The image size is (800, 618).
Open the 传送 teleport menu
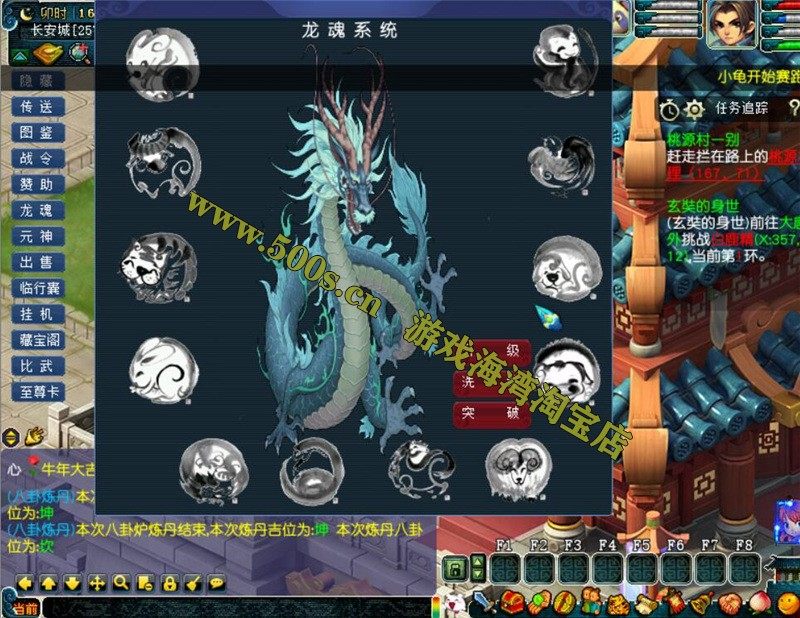point(37,106)
